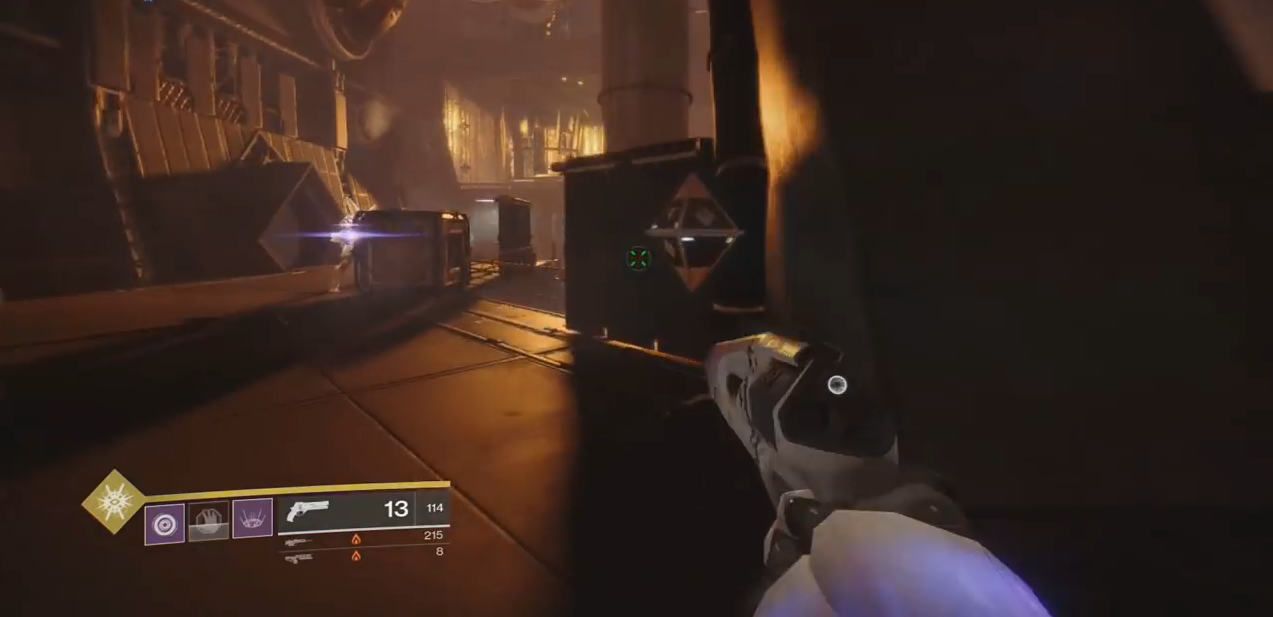Screen dimensions: 1273x617
Task: Activate the purple class ability icon
Action: point(252,519)
